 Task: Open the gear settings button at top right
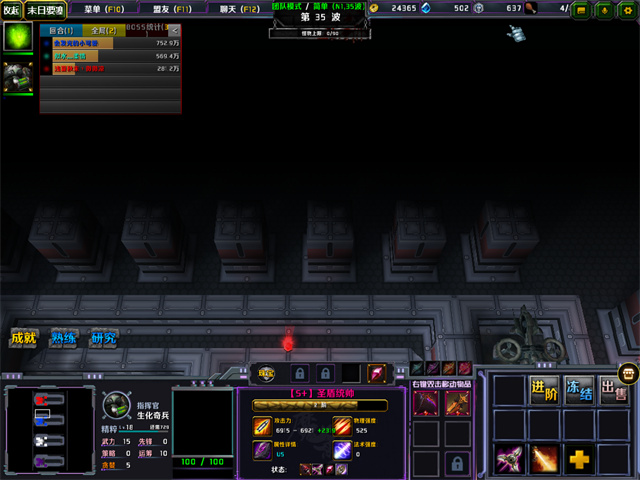tap(628, 10)
